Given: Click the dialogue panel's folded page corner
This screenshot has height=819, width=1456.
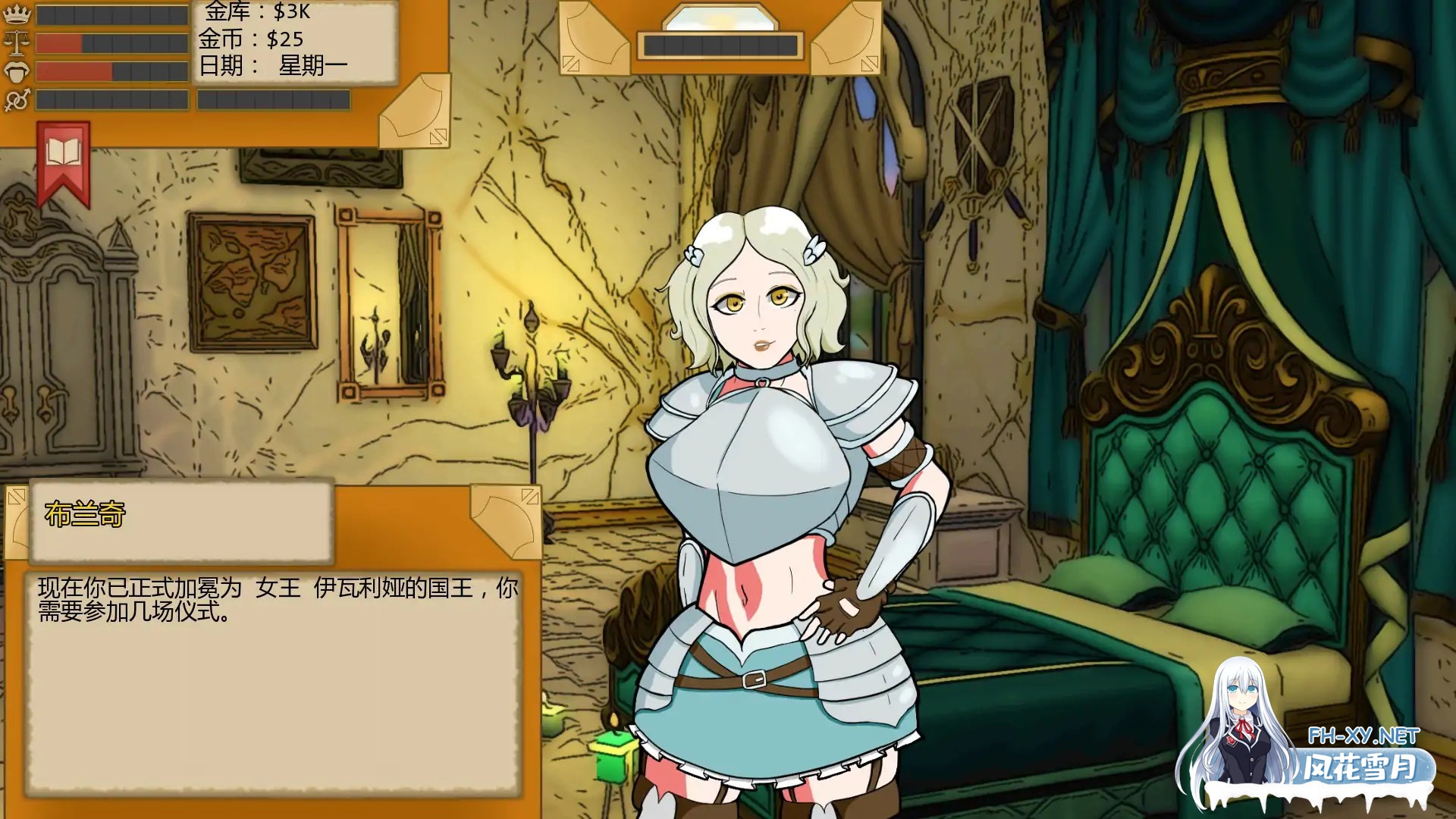Looking at the screenshot, I should click(506, 519).
